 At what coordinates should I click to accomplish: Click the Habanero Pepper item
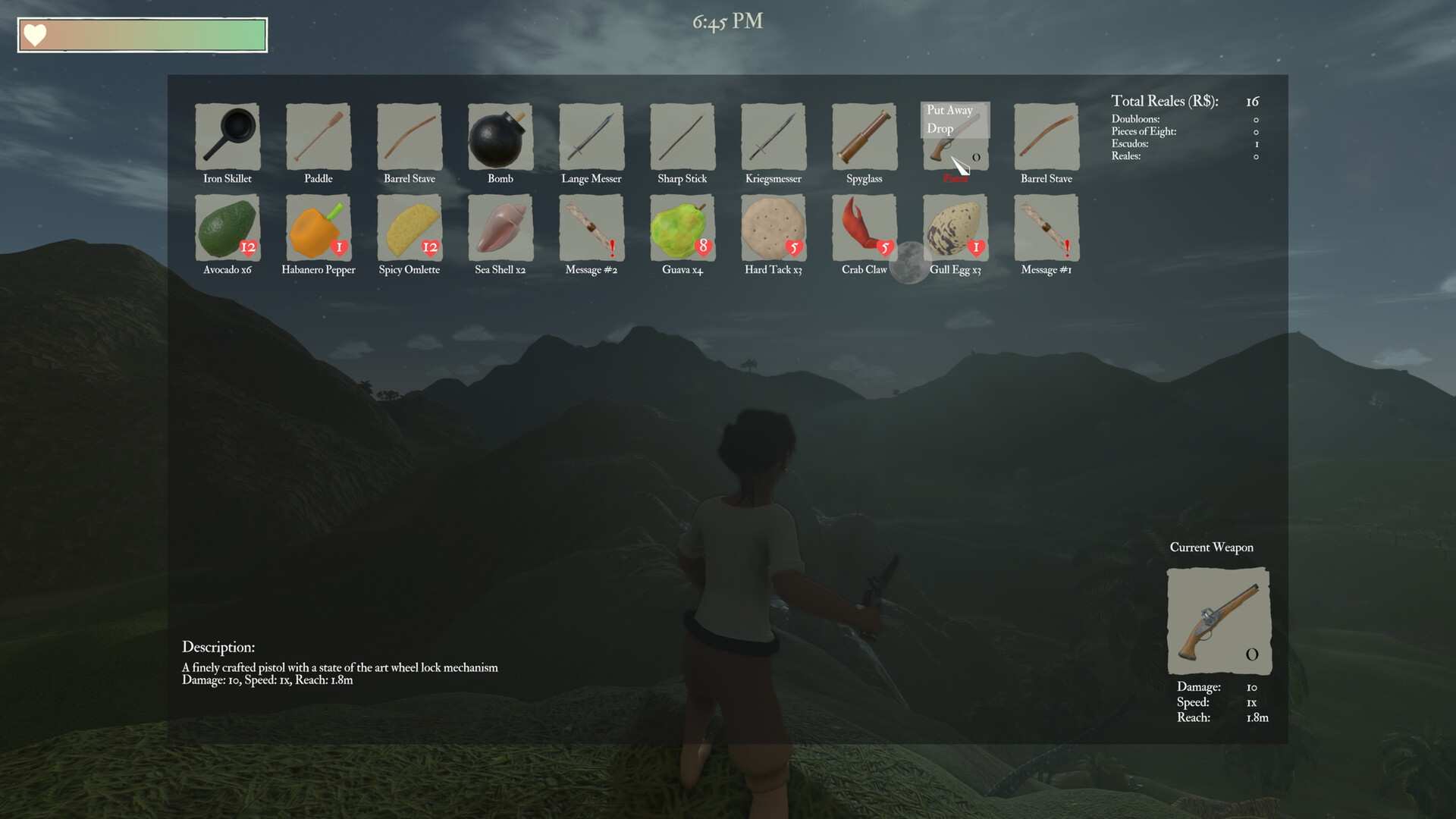click(x=318, y=227)
